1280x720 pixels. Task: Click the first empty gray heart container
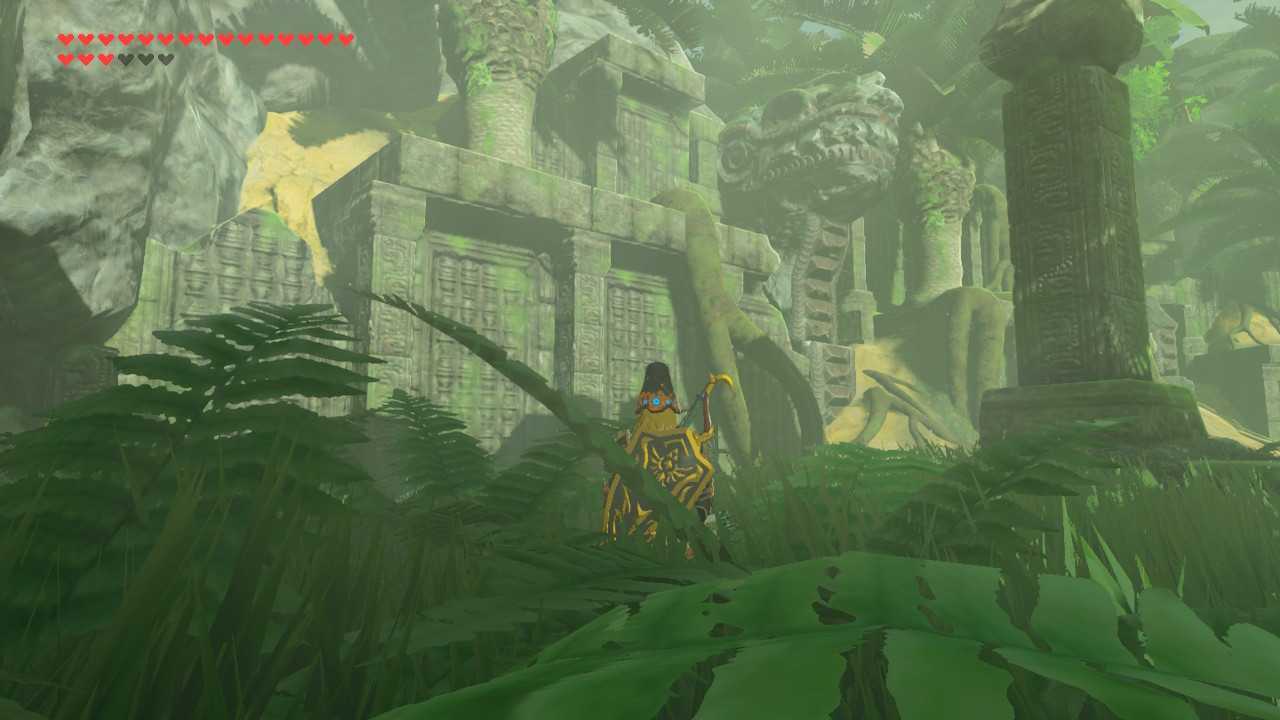125,58
